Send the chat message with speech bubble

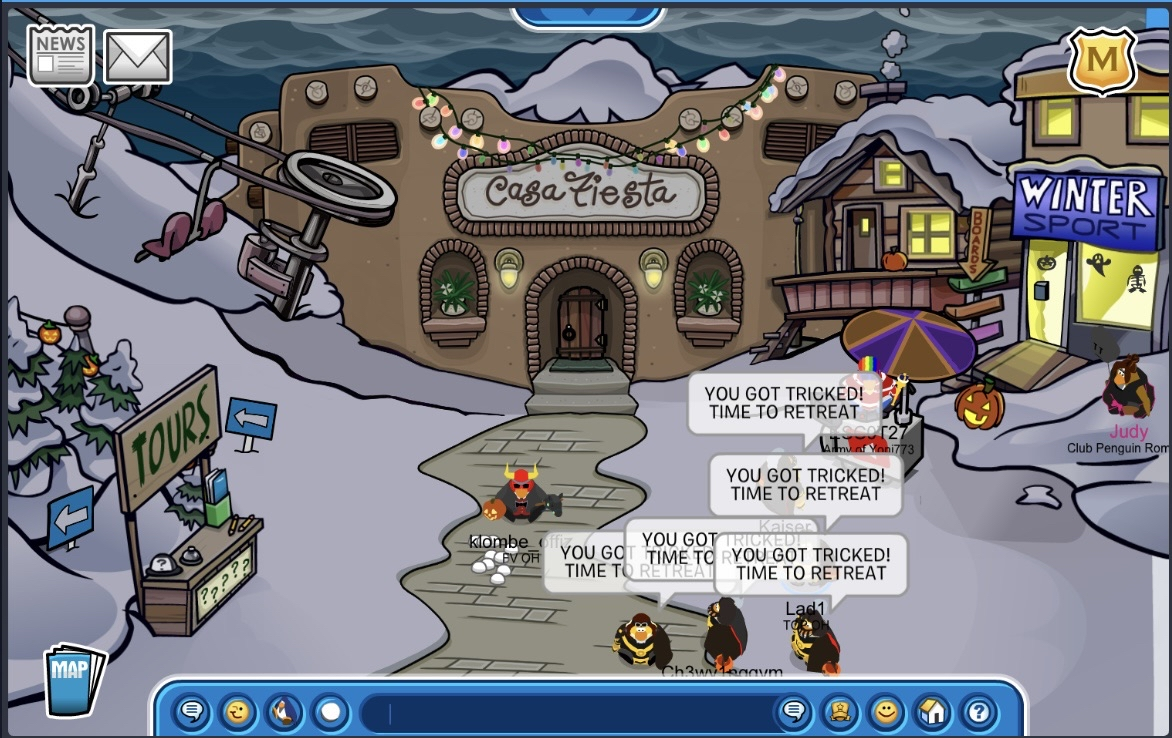(x=794, y=713)
